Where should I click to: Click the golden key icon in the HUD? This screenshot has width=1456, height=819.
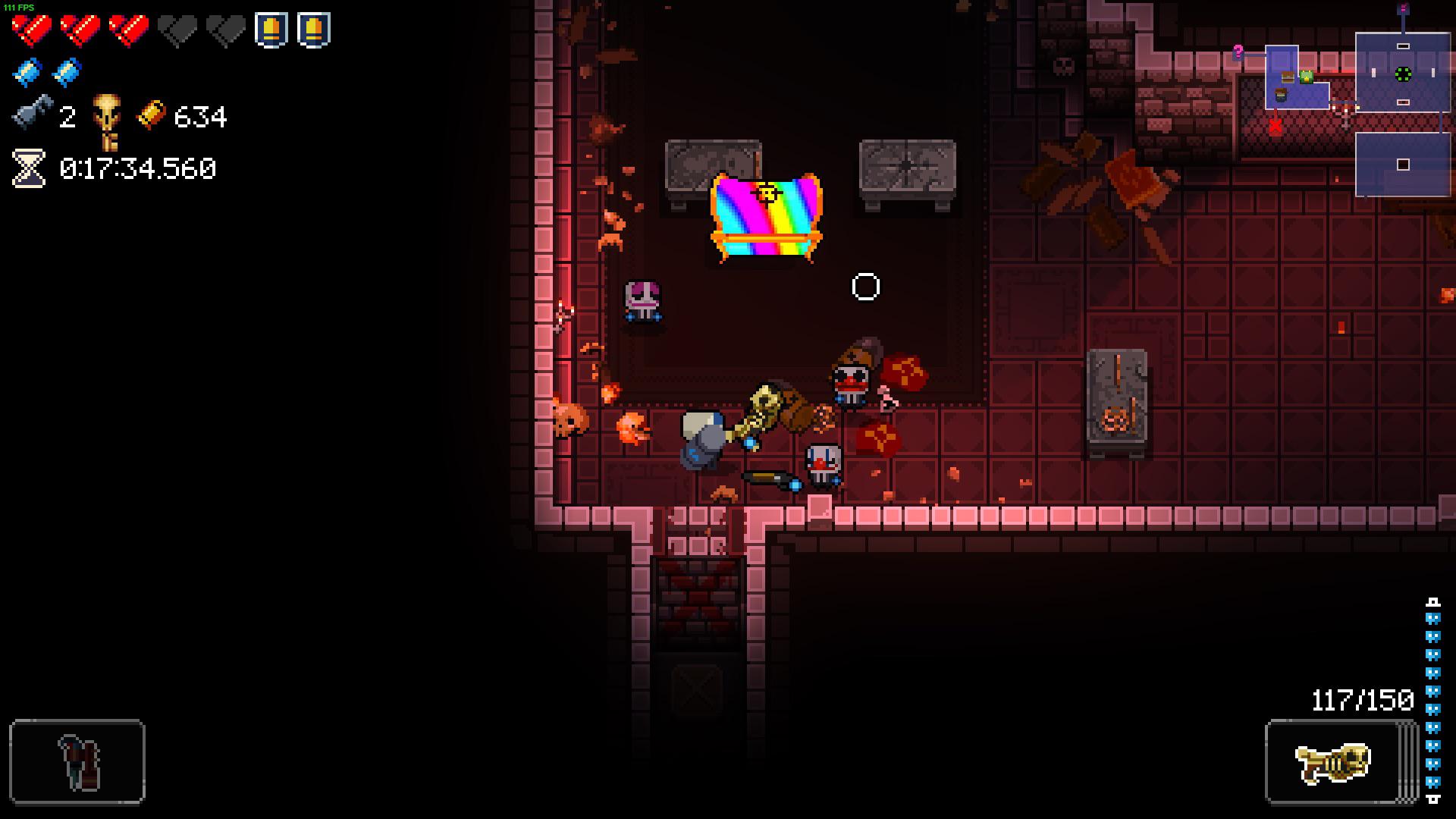point(107,121)
